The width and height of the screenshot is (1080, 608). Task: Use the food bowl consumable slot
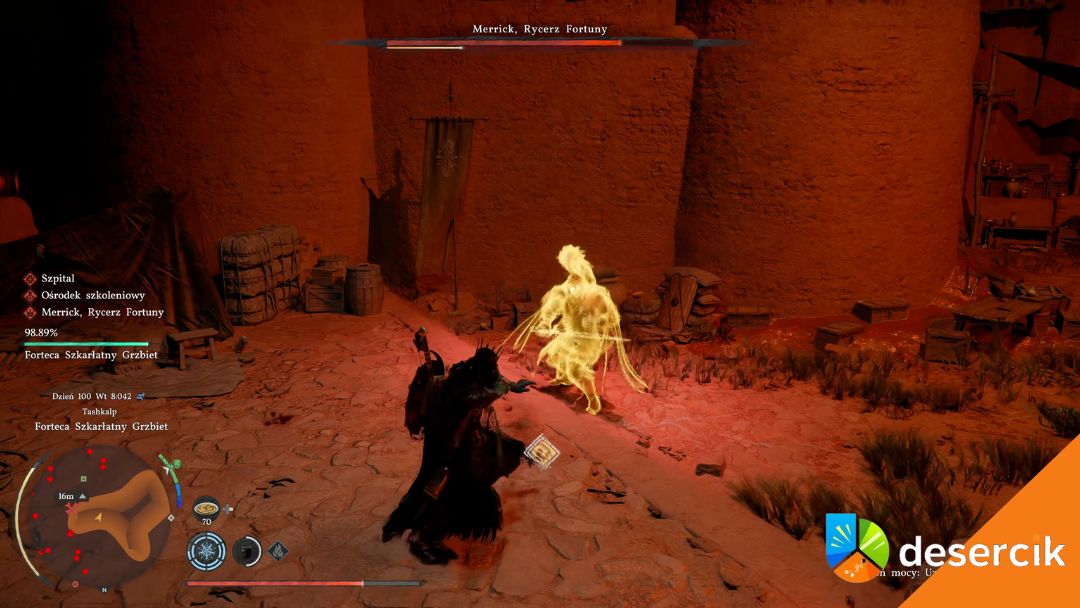[206, 507]
